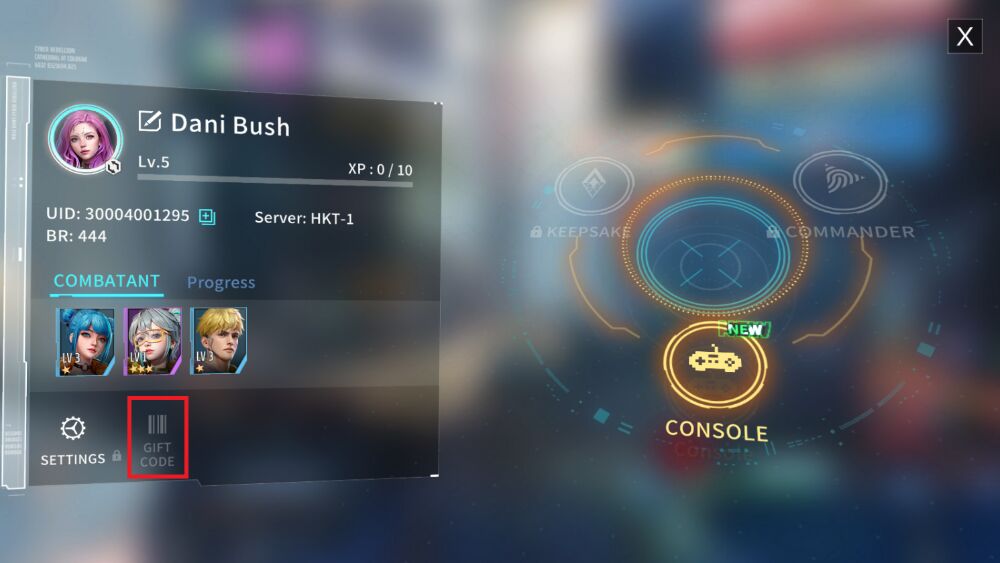The height and width of the screenshot is (563, 1000).
Task: Pick the blond male combatant portrait
Action: coord(219,341)
